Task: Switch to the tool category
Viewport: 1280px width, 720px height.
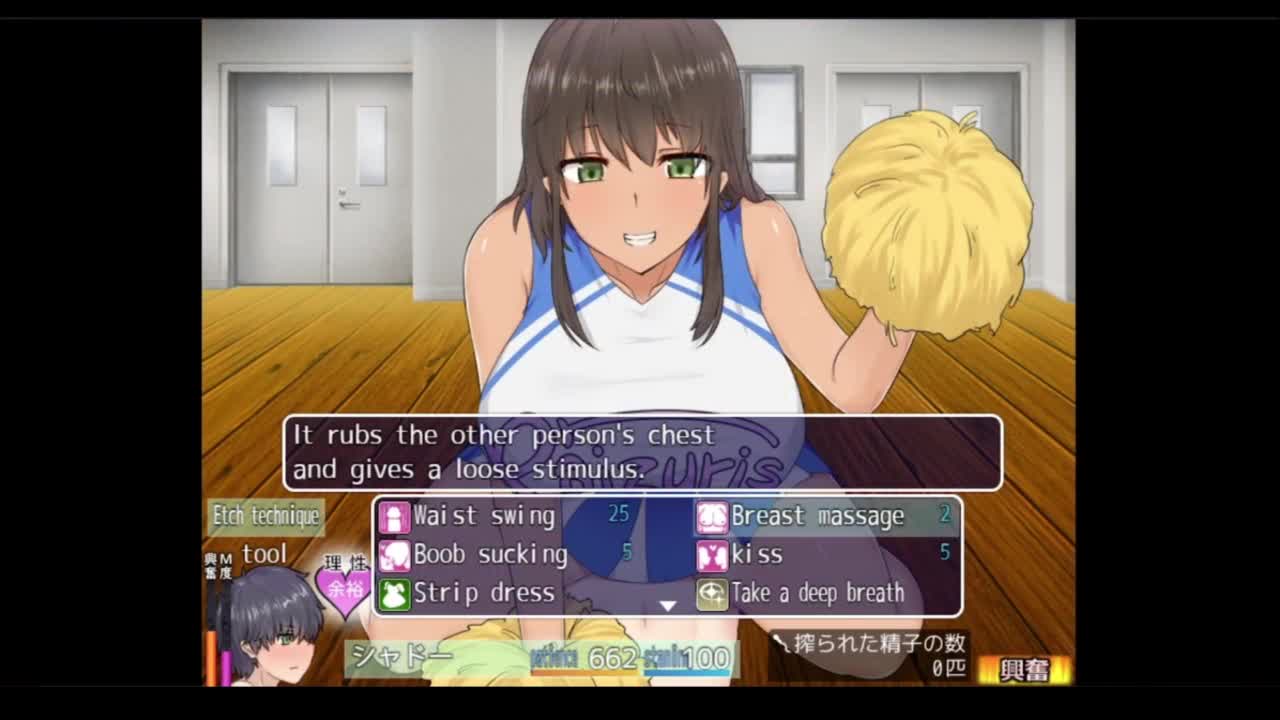Action: [x=264, y=554]
